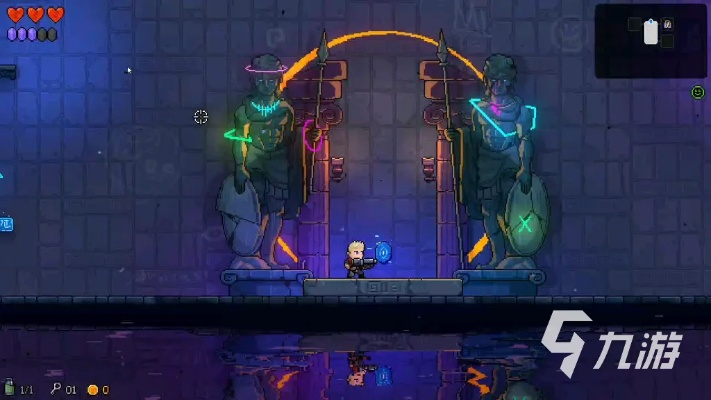Select the current white room on minimap
This screenshot has height=400, width=711.
[x=651, y=33]
